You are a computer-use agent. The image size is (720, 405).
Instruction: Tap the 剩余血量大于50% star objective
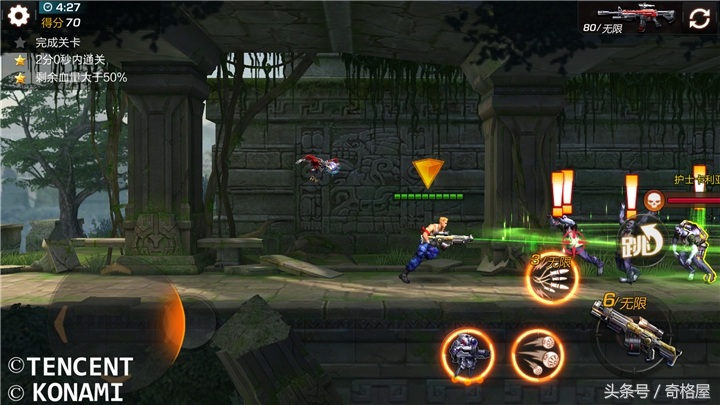[80, 77]
